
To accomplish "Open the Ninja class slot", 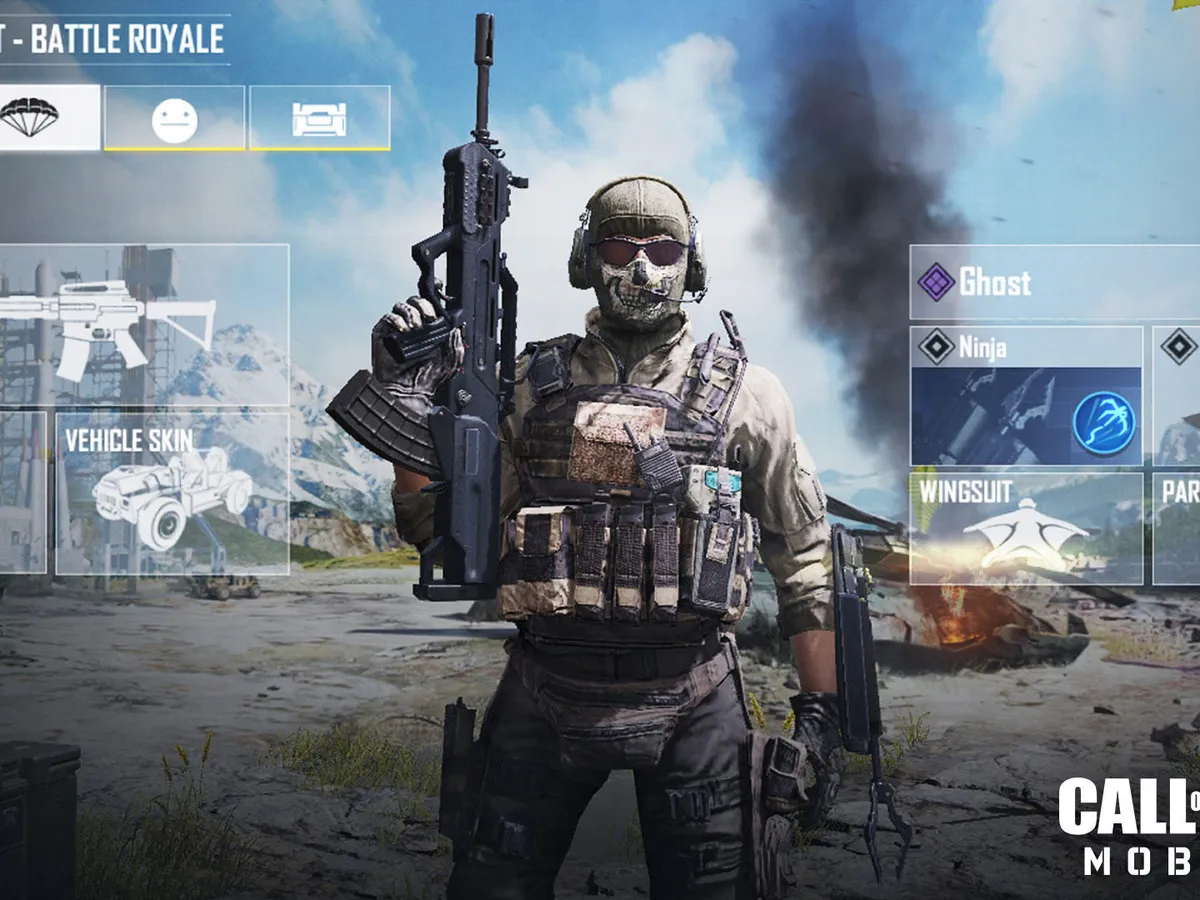I will coord(1026,396).
